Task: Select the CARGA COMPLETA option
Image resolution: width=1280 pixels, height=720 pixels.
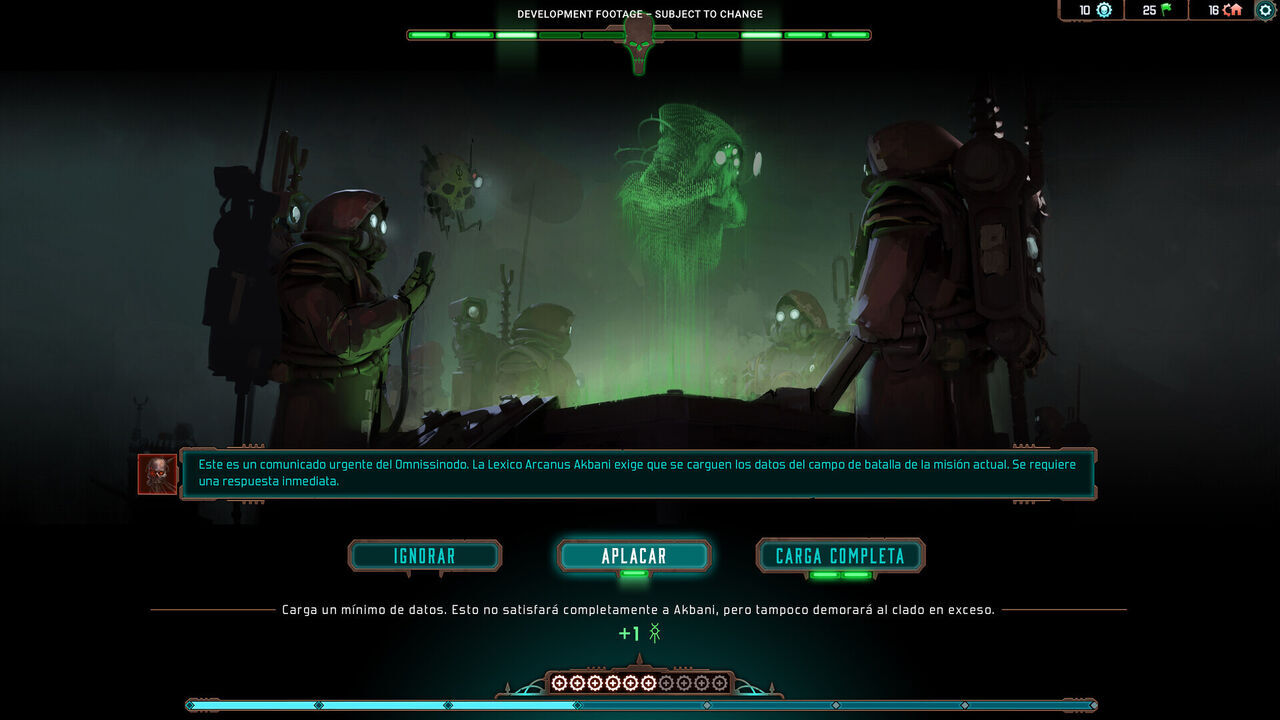Action: [839, 556]
